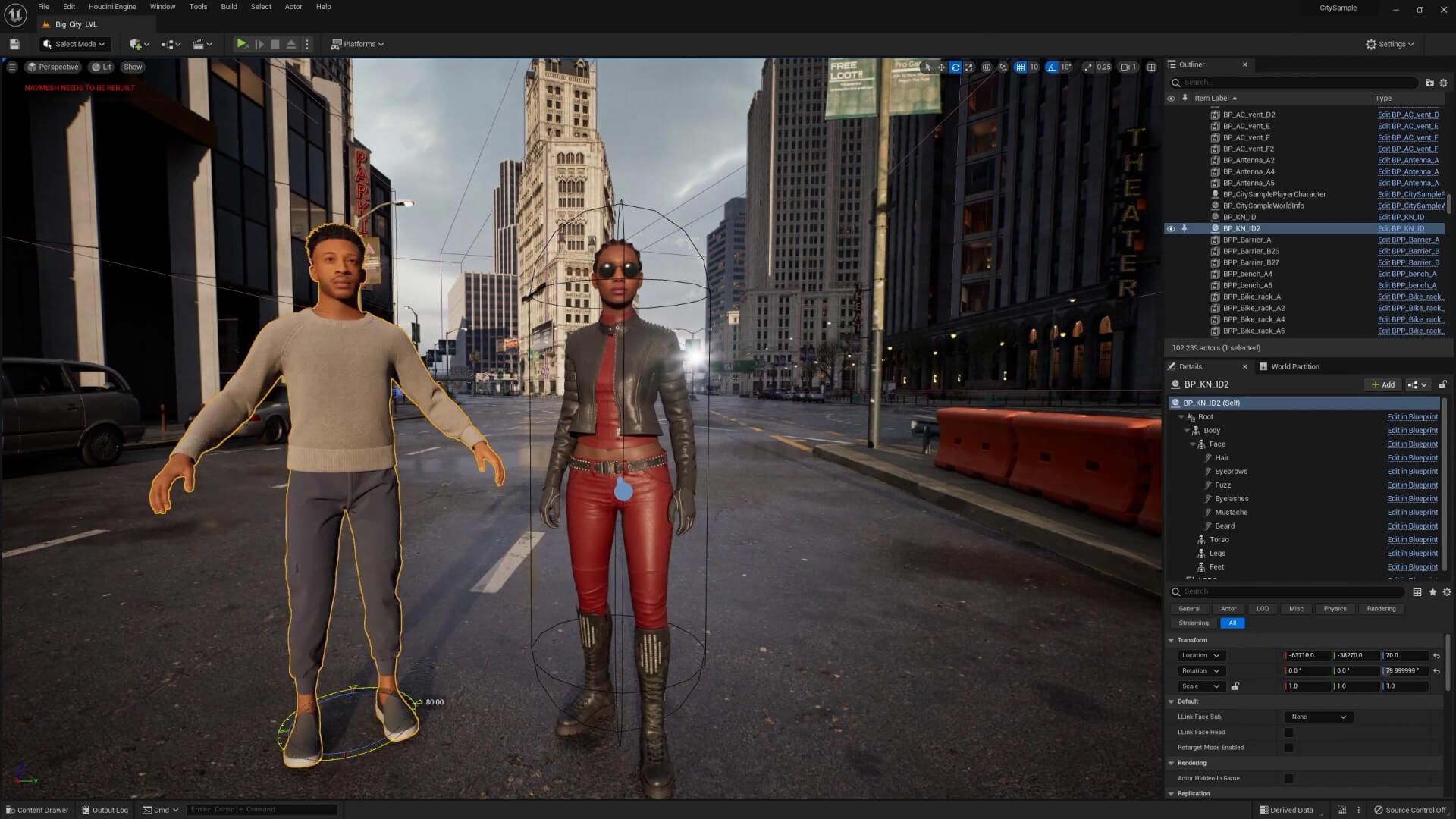The width and height of the screenshot is (1456, 819).
Task: Switch to the World Partition tab
Action: click(x=1289, y=366)
